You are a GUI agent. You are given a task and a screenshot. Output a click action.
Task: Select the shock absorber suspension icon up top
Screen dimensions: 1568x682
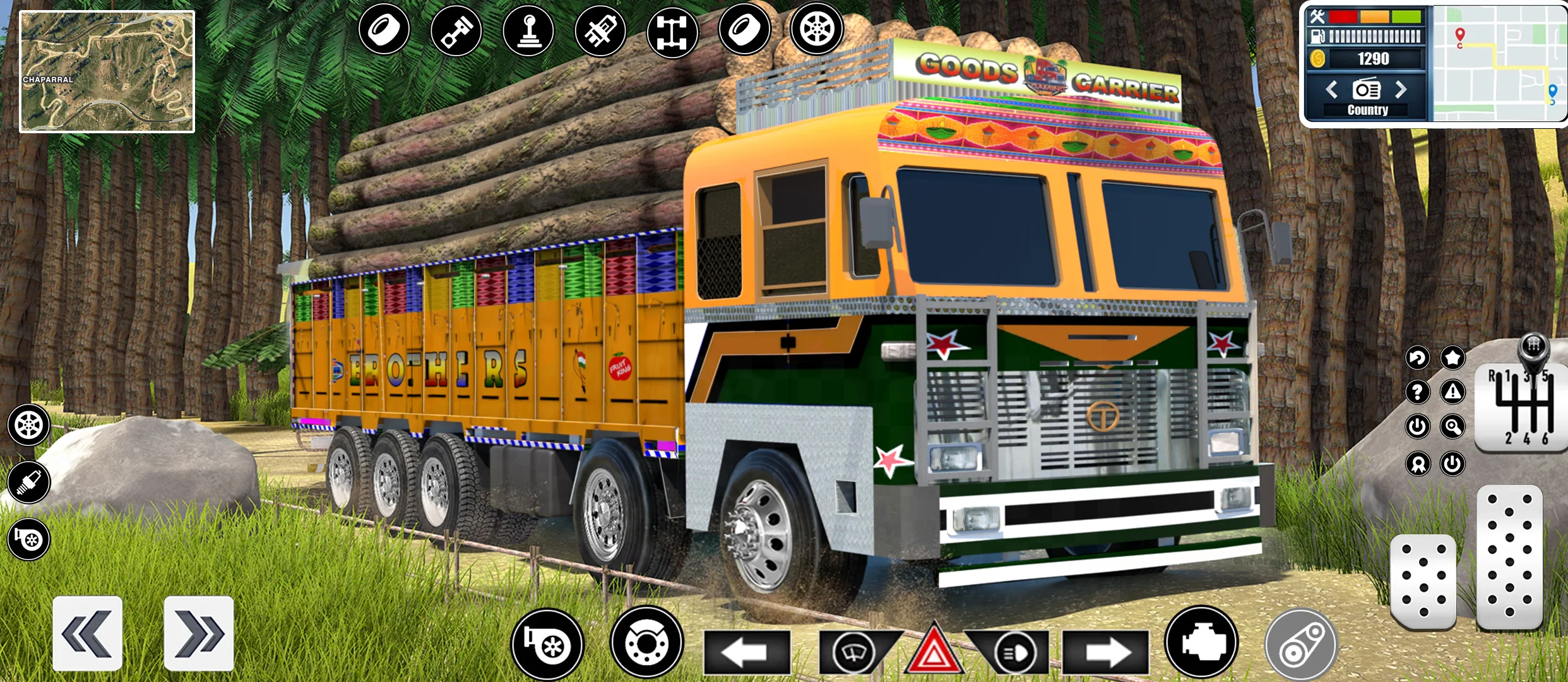point(601,28)
